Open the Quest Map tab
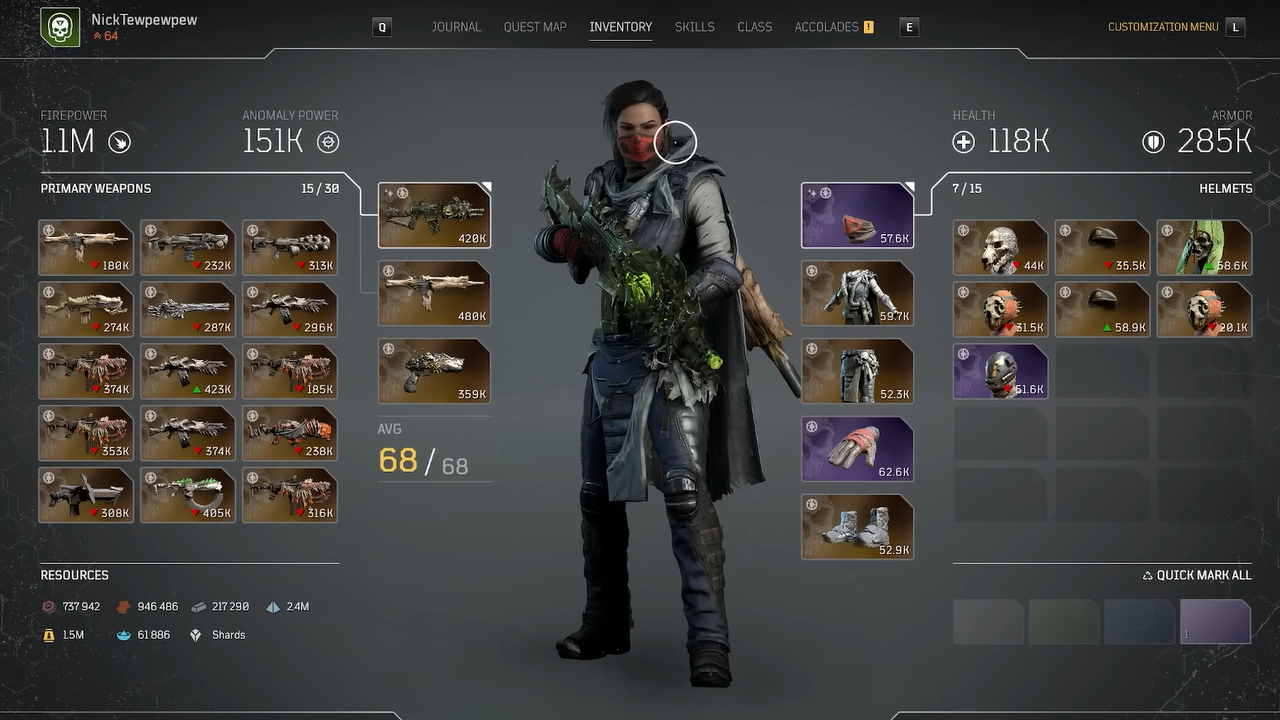Image resolution: width=1280 pixels, height=720 pixels. click(535, 27)
